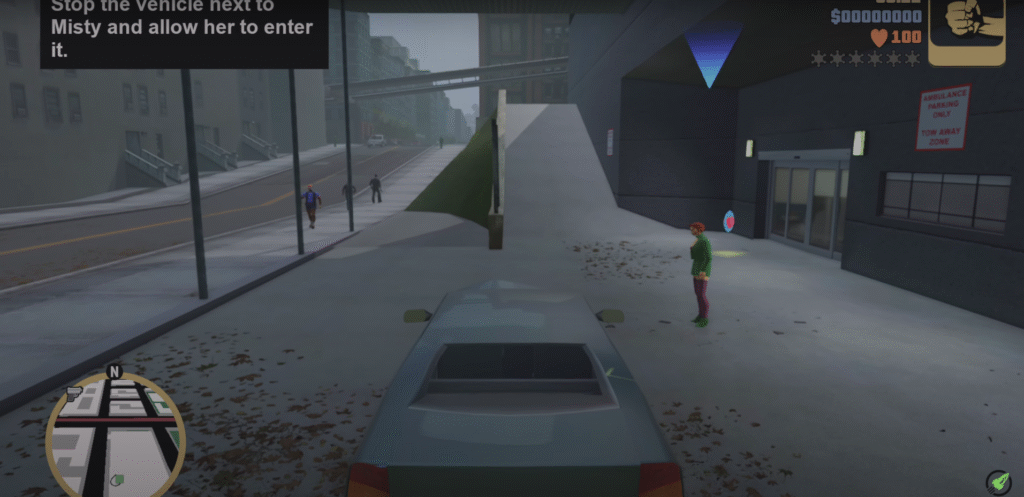Click the green rocket logo icon

(997, 480)
